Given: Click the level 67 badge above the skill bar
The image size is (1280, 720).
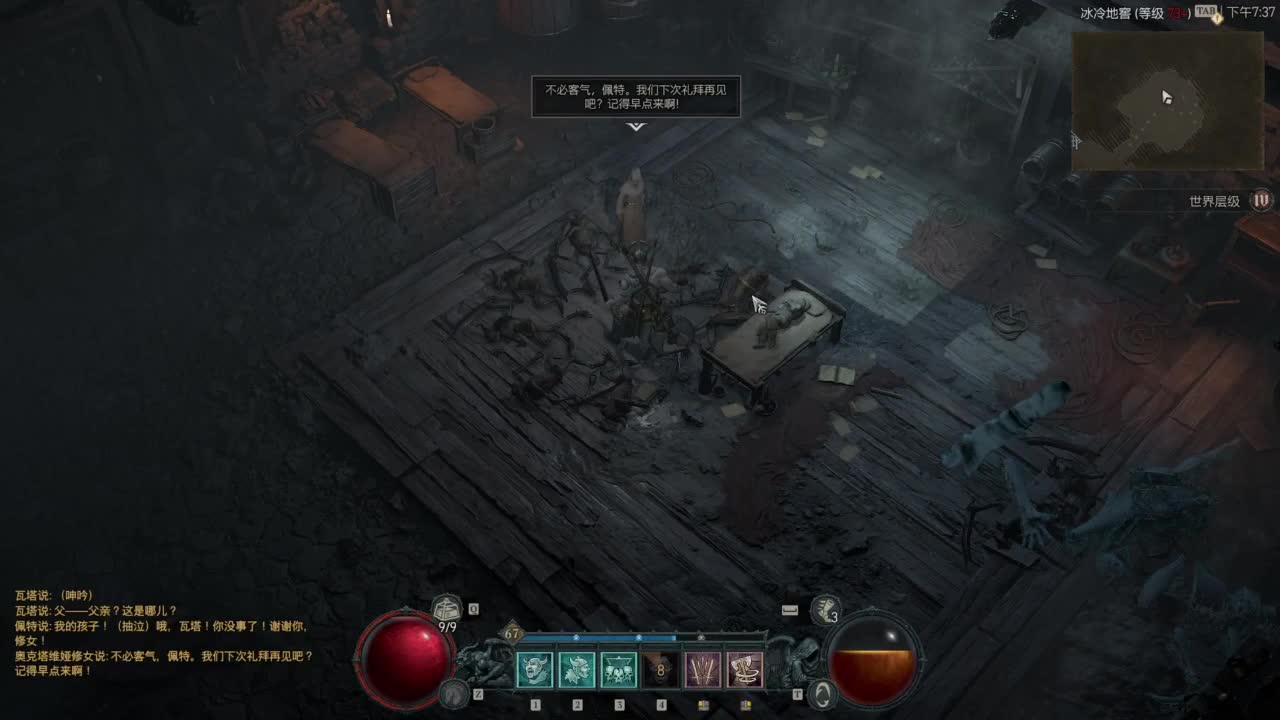Looking at the screenshot, I should point(513,633).
